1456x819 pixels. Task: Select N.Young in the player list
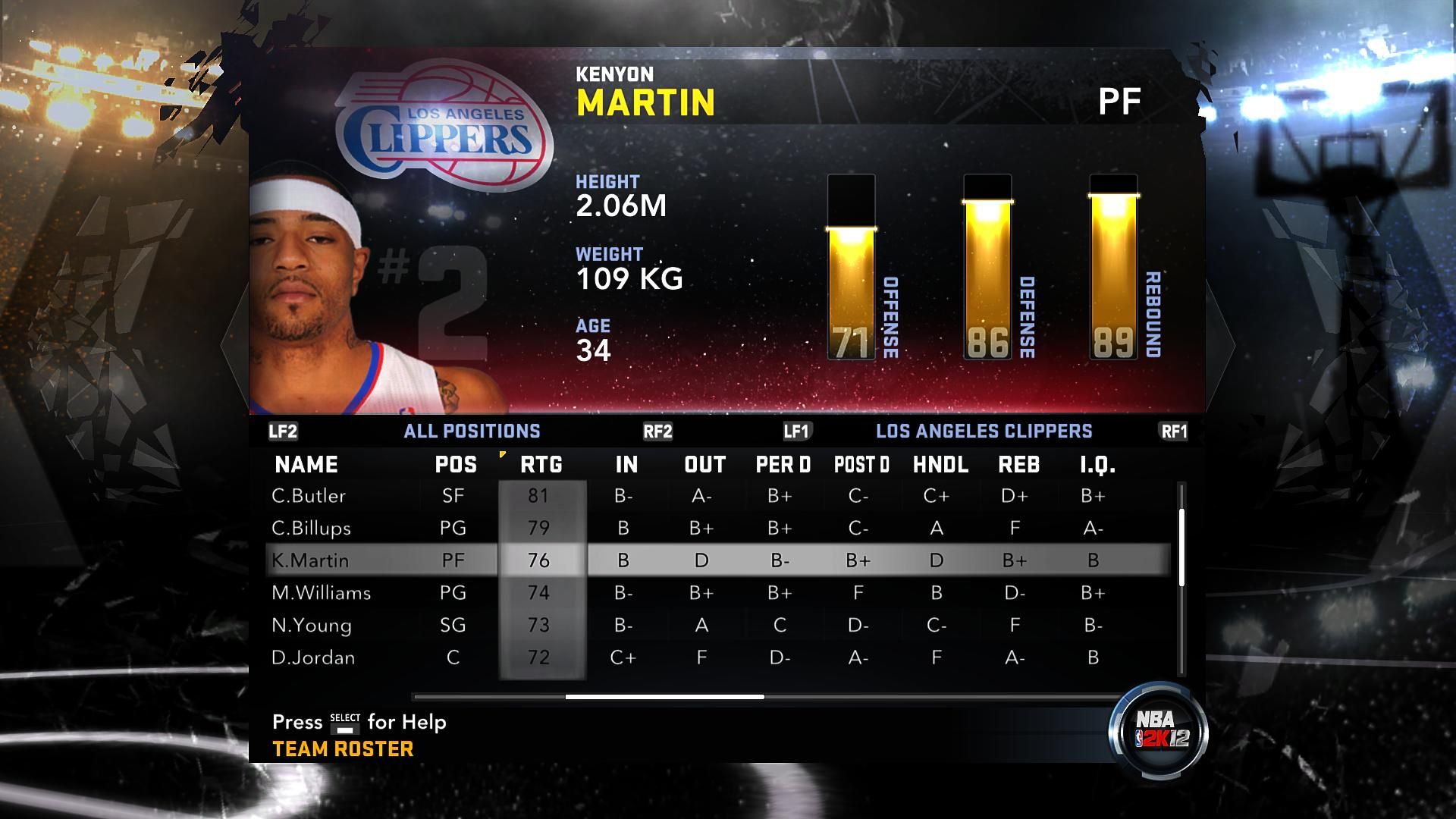[x=312, y=626]
